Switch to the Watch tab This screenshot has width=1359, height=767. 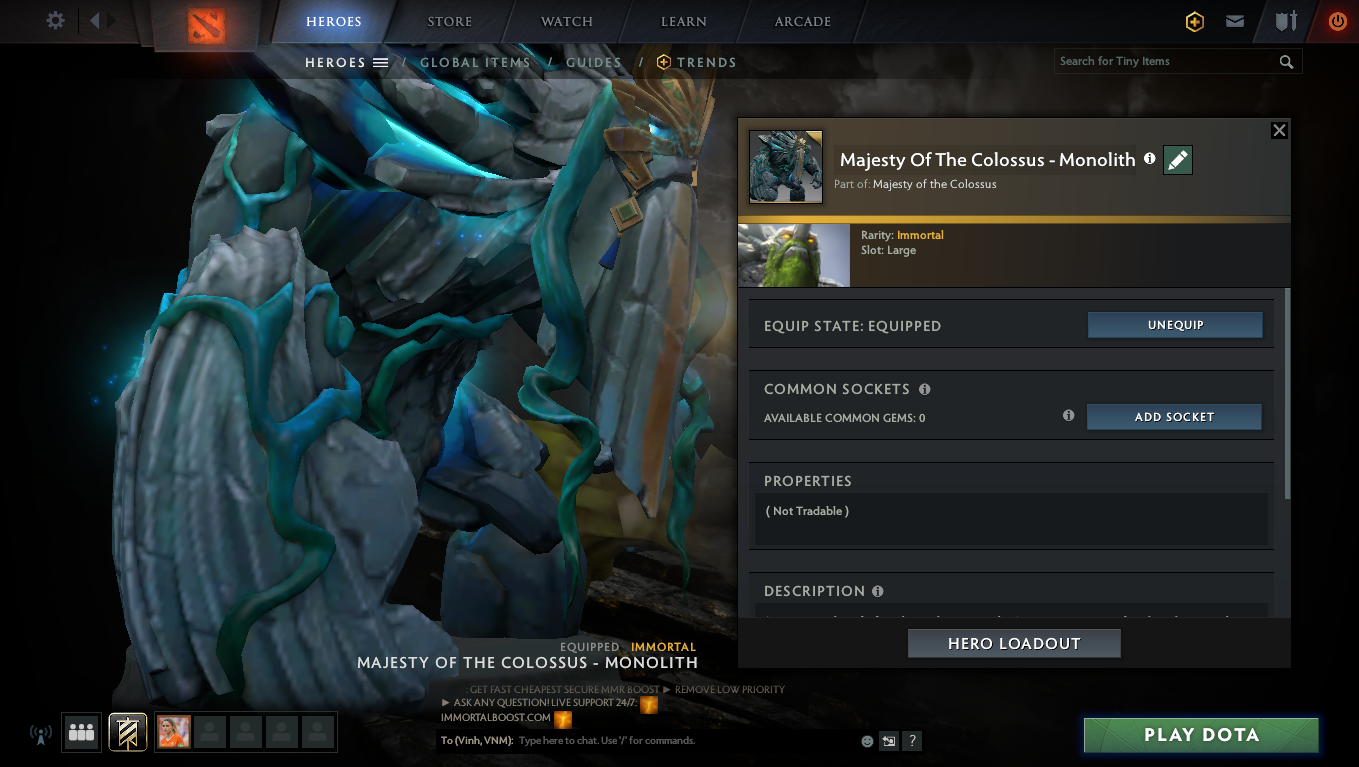tap(567, 21)
